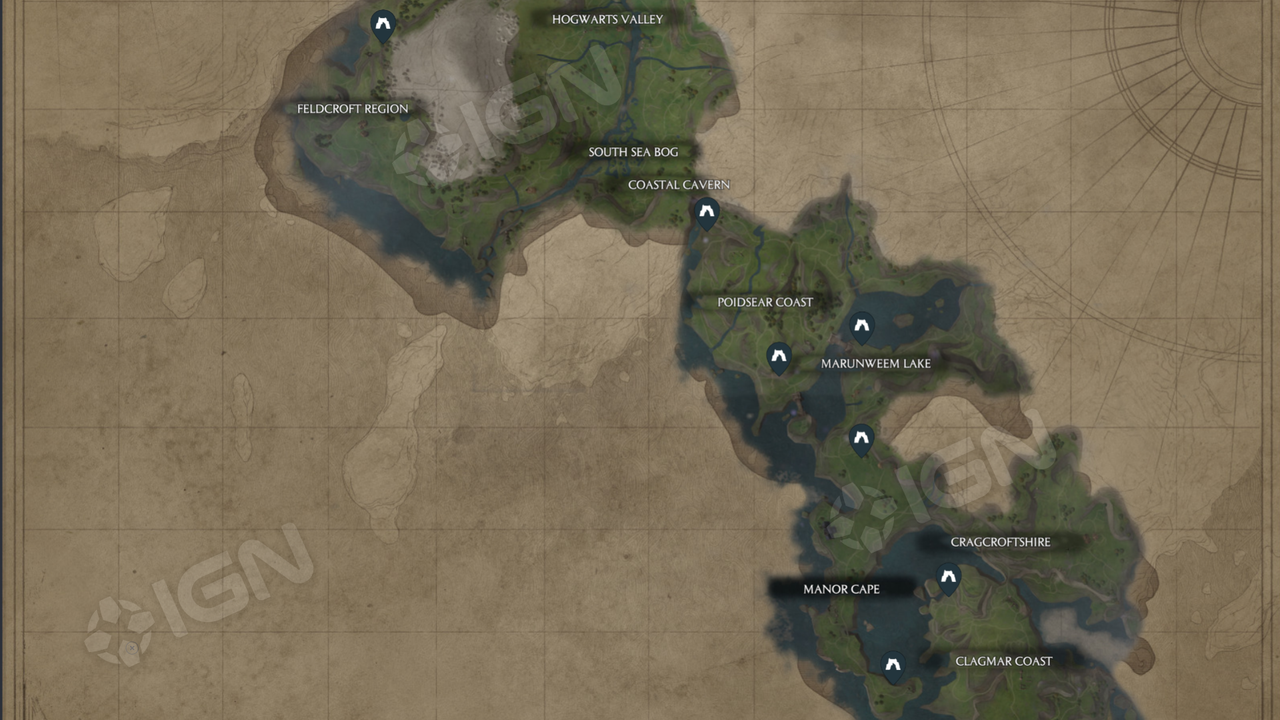This screenshot has height=720, width=1280.
Task: Open the Cragcroftshire cave entrance marker
Action: click(x=947, y=577)
